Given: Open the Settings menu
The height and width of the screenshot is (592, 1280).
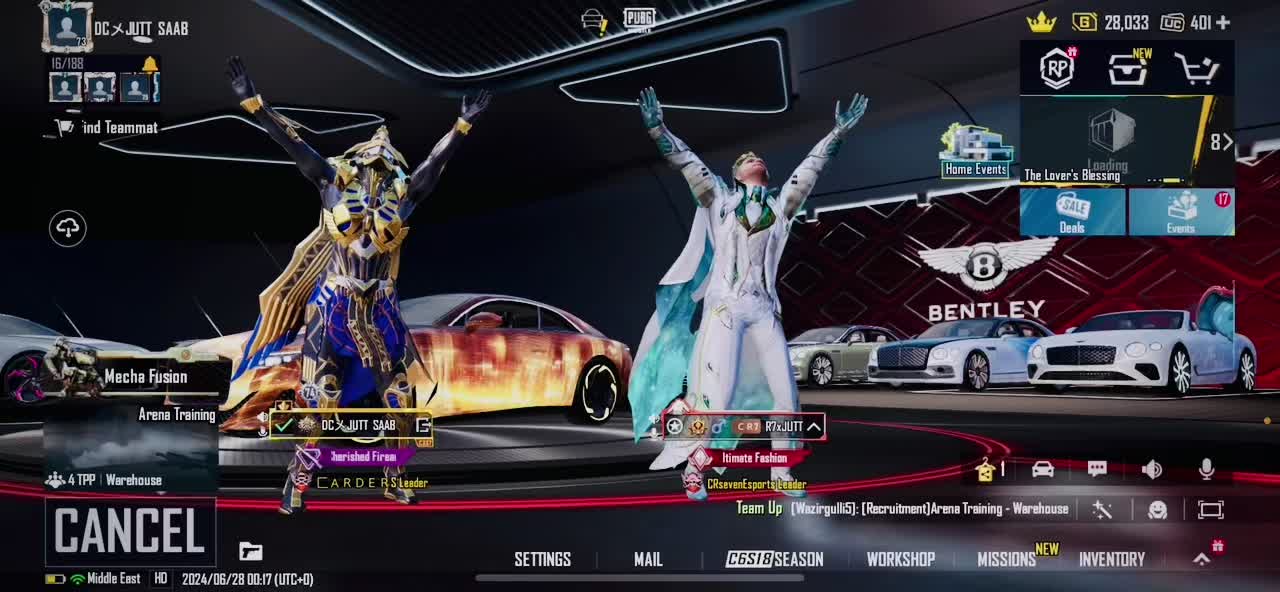Looking at the screenshot, I should click(542, 559).
